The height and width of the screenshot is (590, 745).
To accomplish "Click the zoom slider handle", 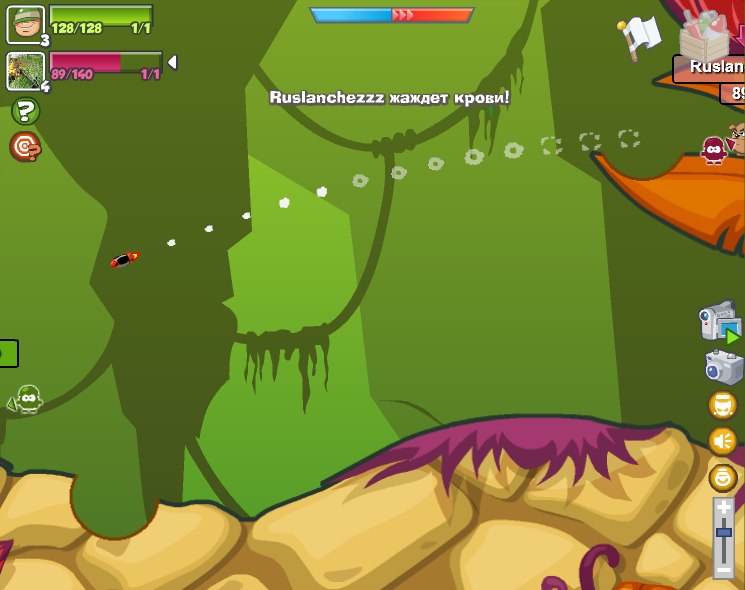I will point(724,533).
